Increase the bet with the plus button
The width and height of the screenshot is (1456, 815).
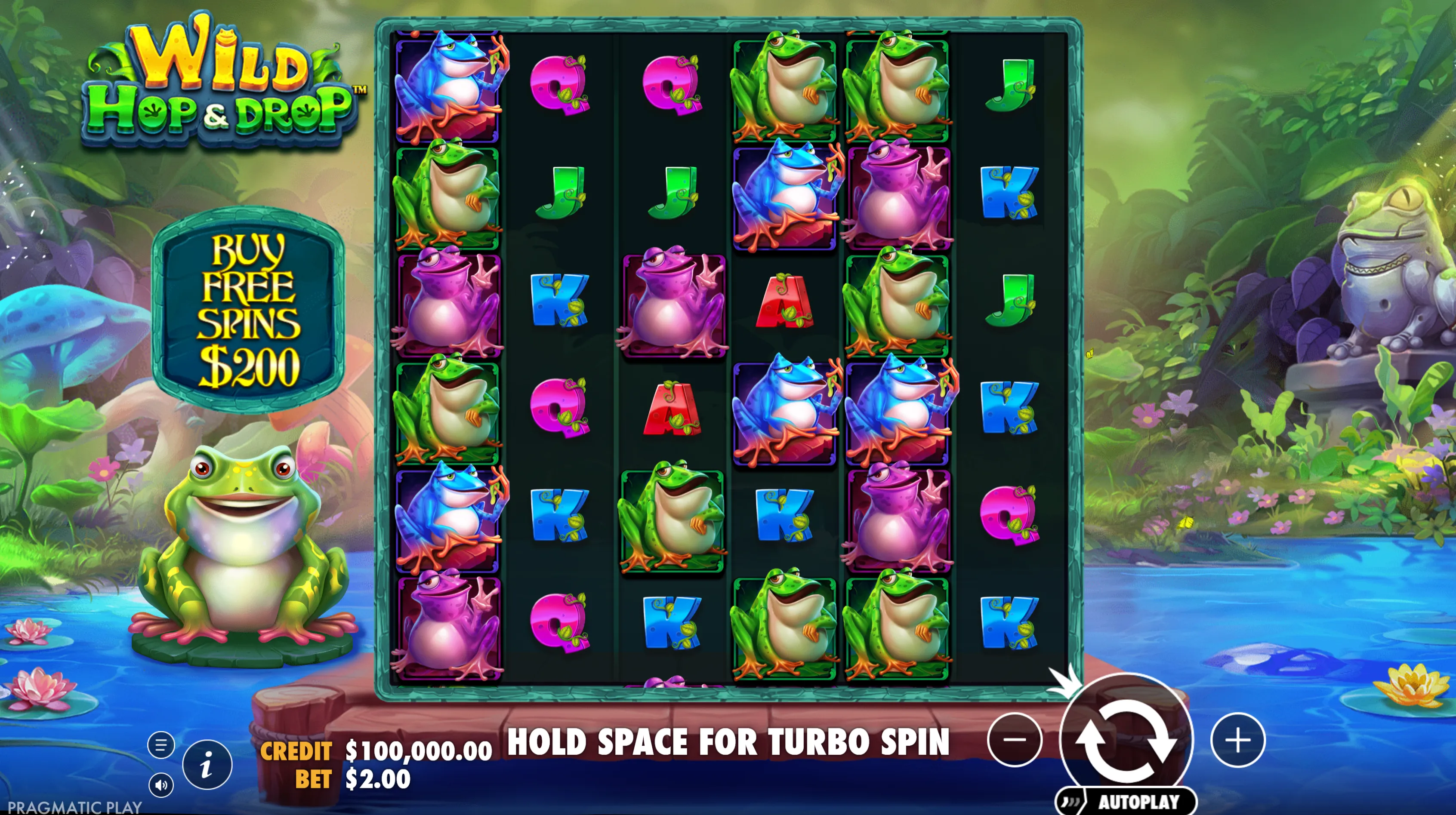(x=1238, y=740)
